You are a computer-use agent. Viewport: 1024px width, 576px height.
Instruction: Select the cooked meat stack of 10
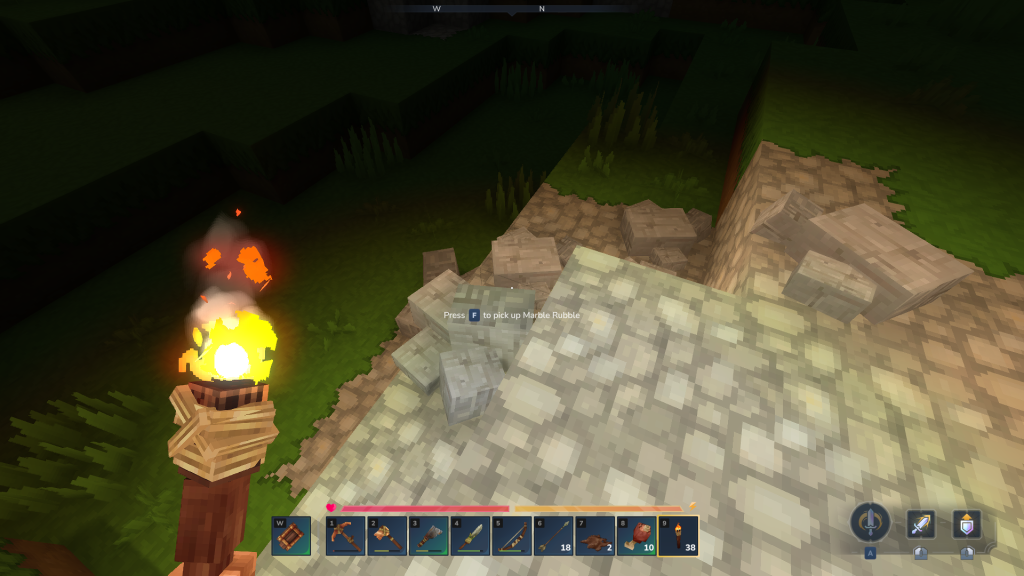pyautogui.click(x=636, y=536)
